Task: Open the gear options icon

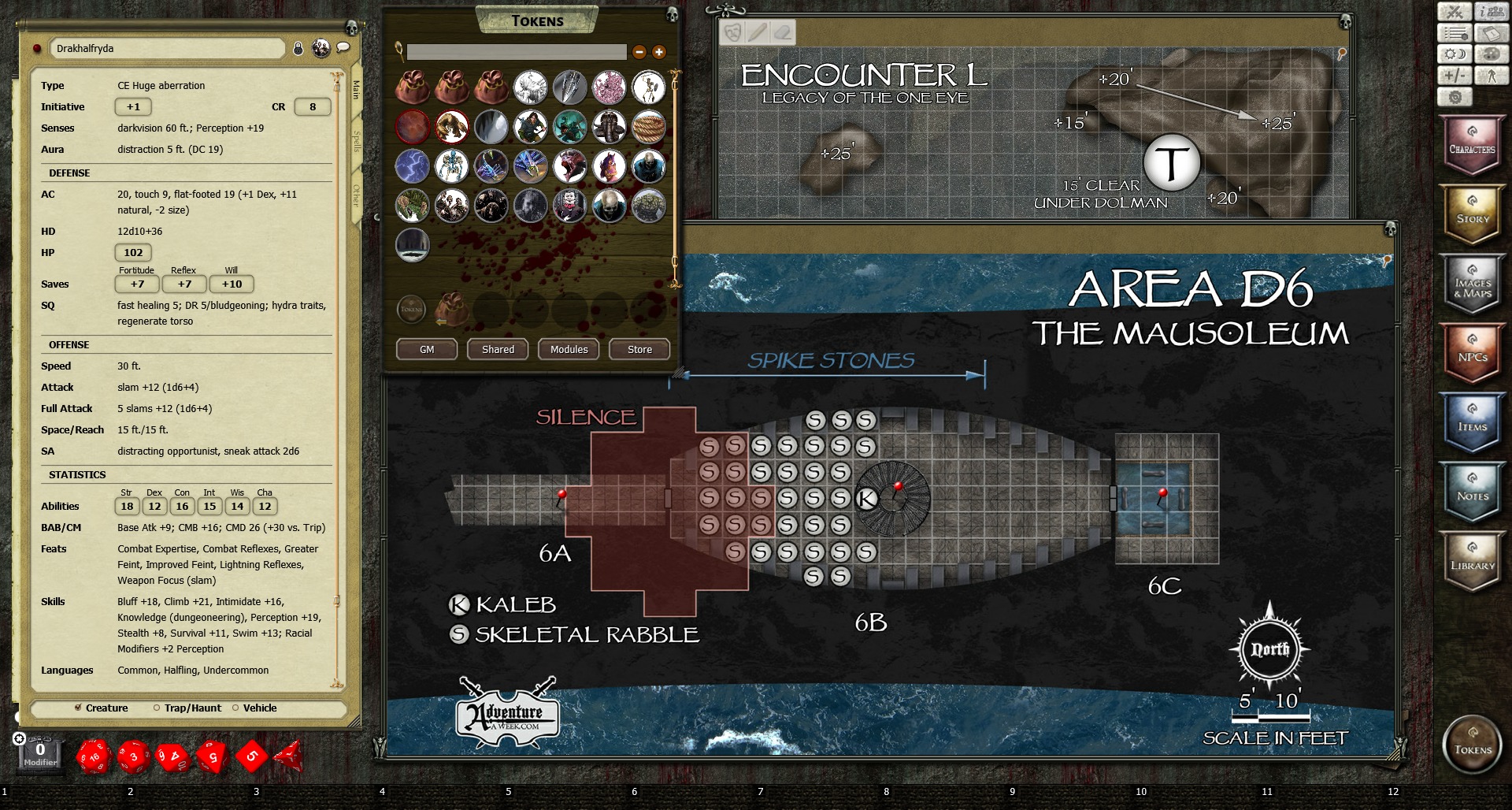Action: 1455,97
